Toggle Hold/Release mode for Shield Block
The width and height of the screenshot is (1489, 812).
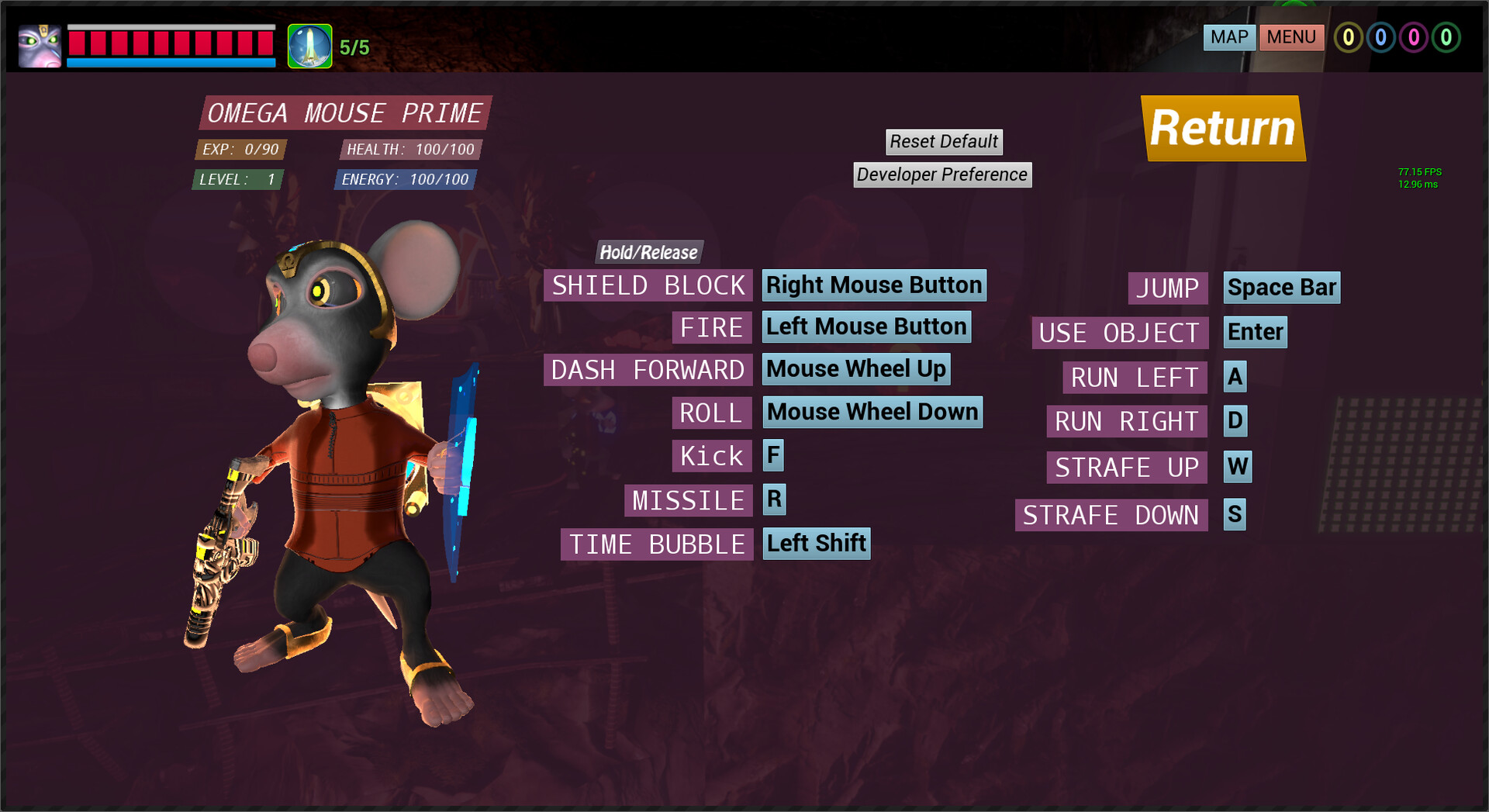click(648, 252)
